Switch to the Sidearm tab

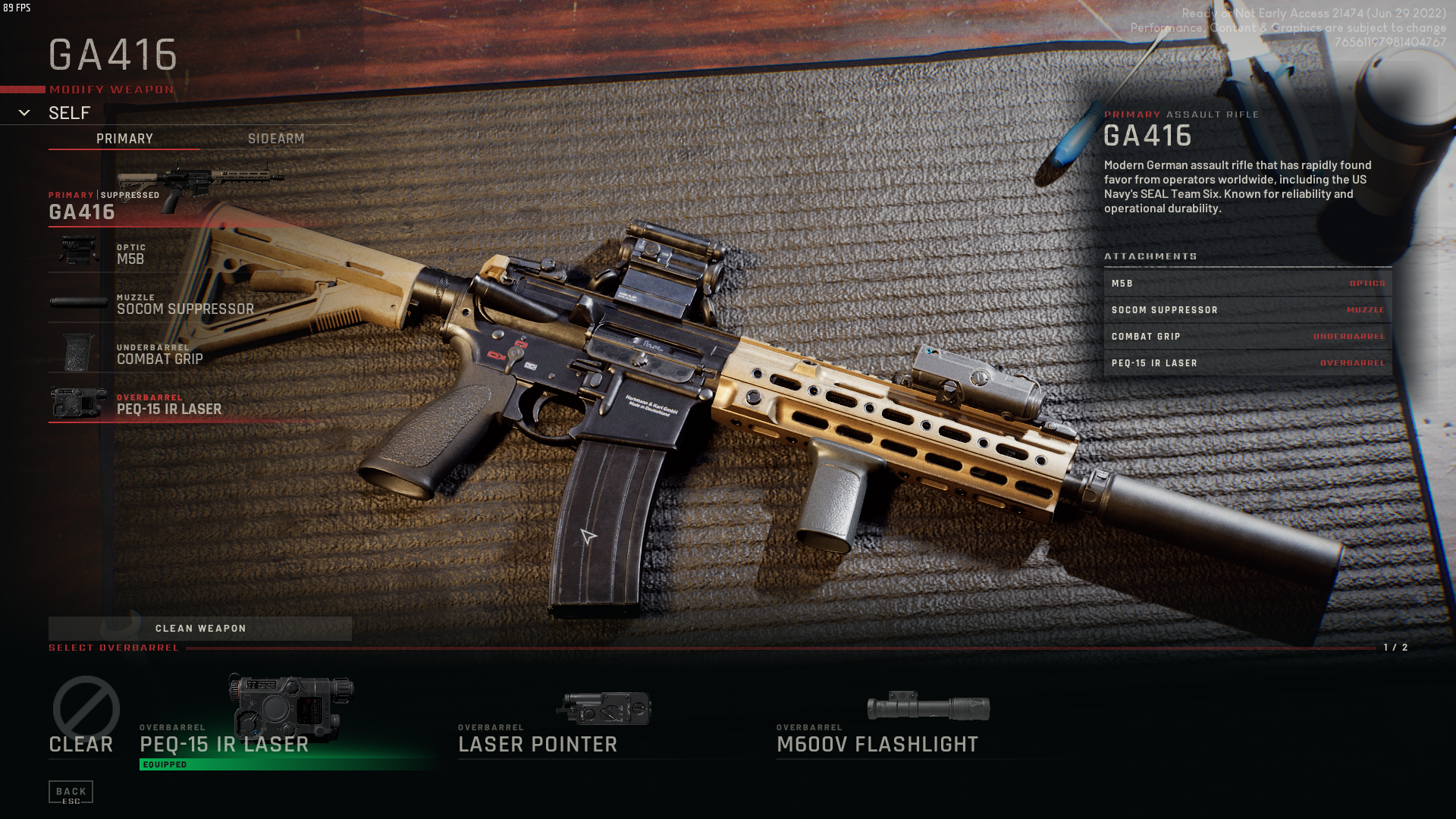[x=276, y=139]
